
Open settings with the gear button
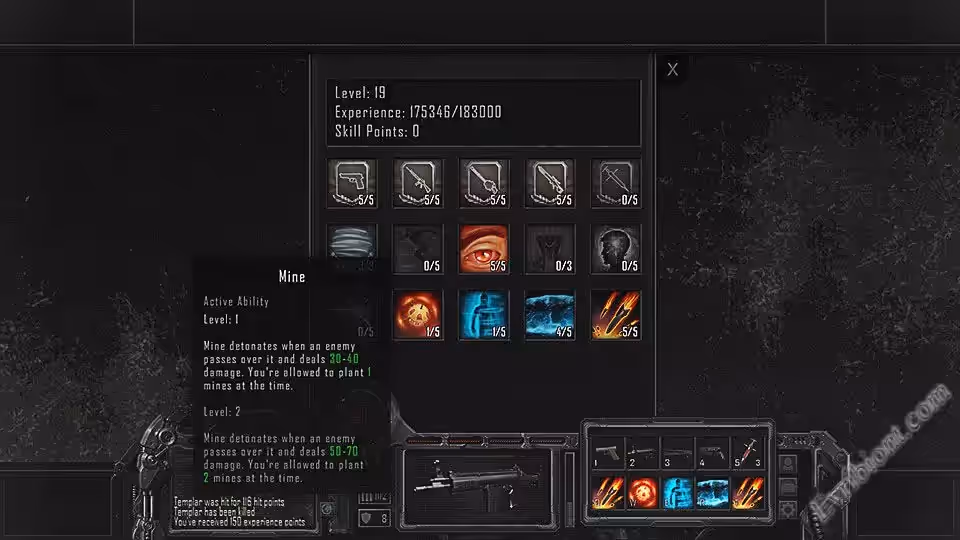coord(790,509)
